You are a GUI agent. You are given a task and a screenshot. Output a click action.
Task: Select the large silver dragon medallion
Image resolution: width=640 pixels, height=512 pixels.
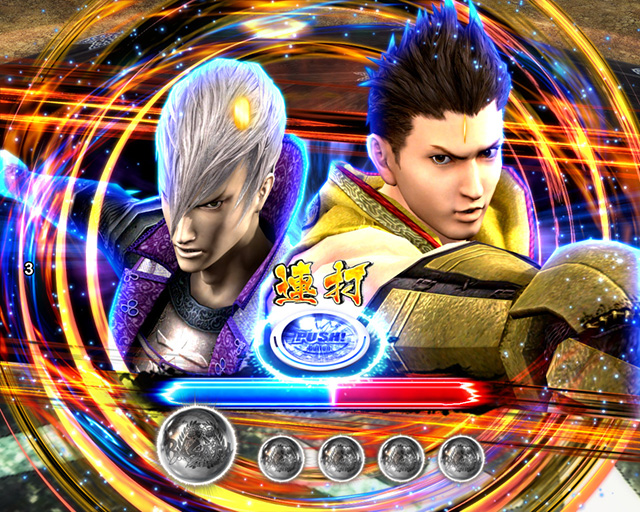click(196, 442)
